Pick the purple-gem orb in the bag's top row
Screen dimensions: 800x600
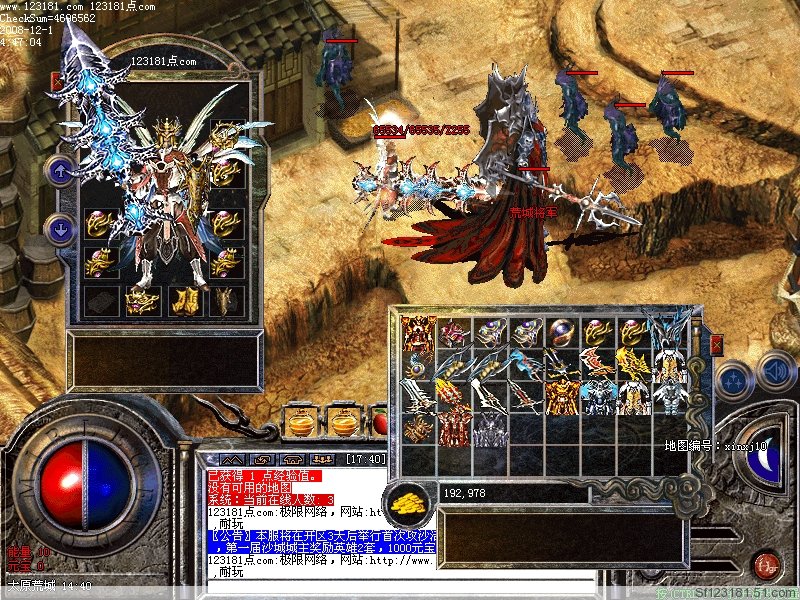tap(563, 332)
